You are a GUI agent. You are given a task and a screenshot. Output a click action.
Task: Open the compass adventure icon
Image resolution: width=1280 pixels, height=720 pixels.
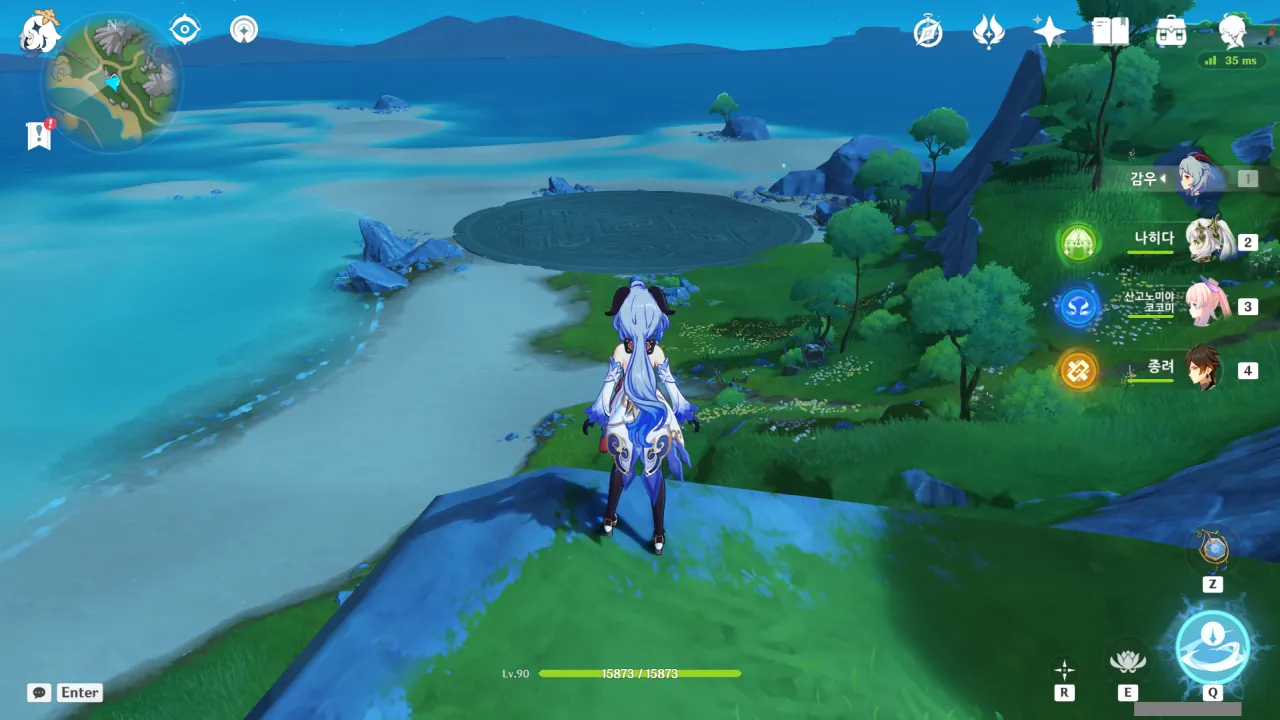pyautogui.click(x=928, y=33)
